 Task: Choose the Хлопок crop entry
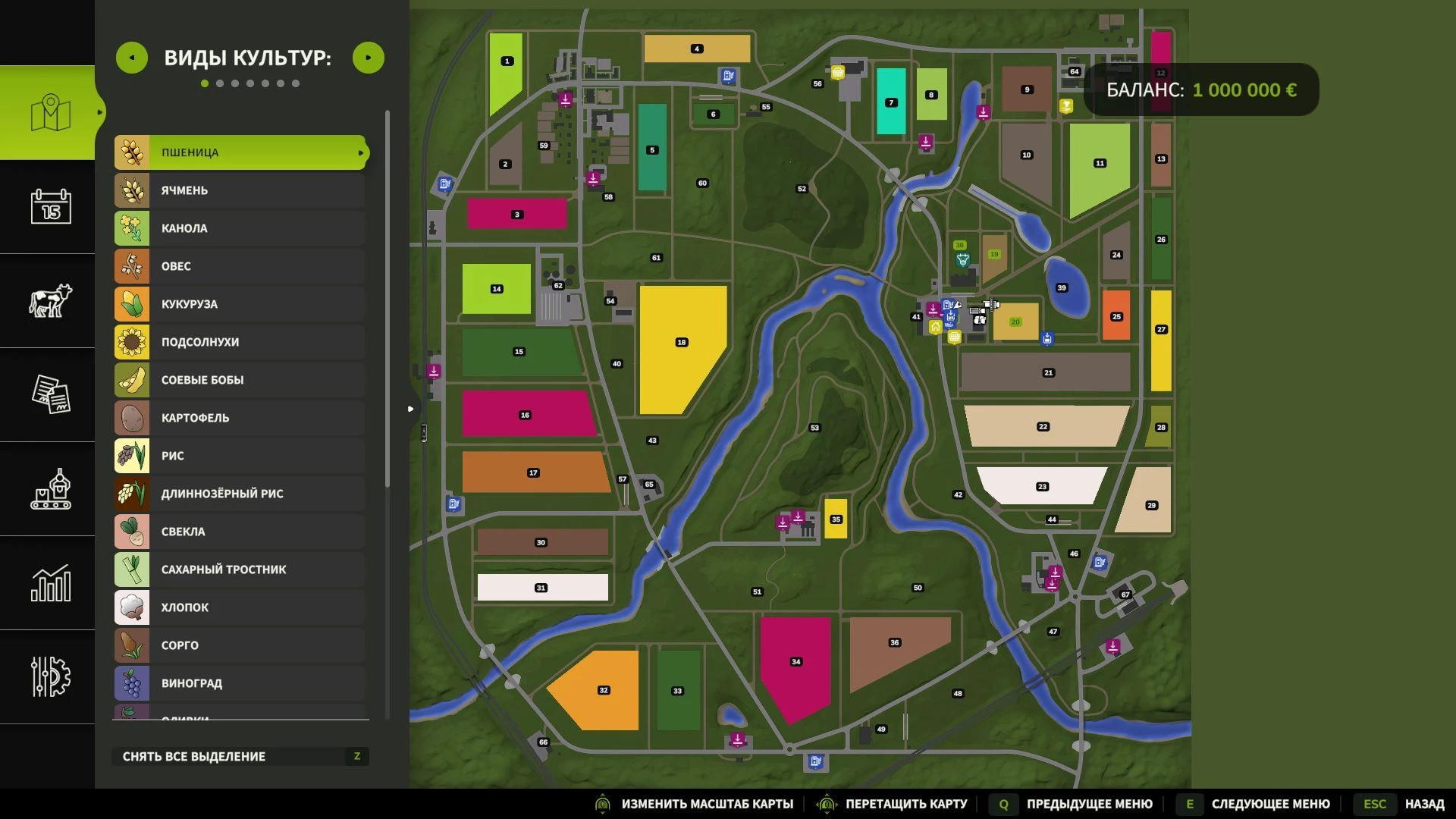[240, 607]
